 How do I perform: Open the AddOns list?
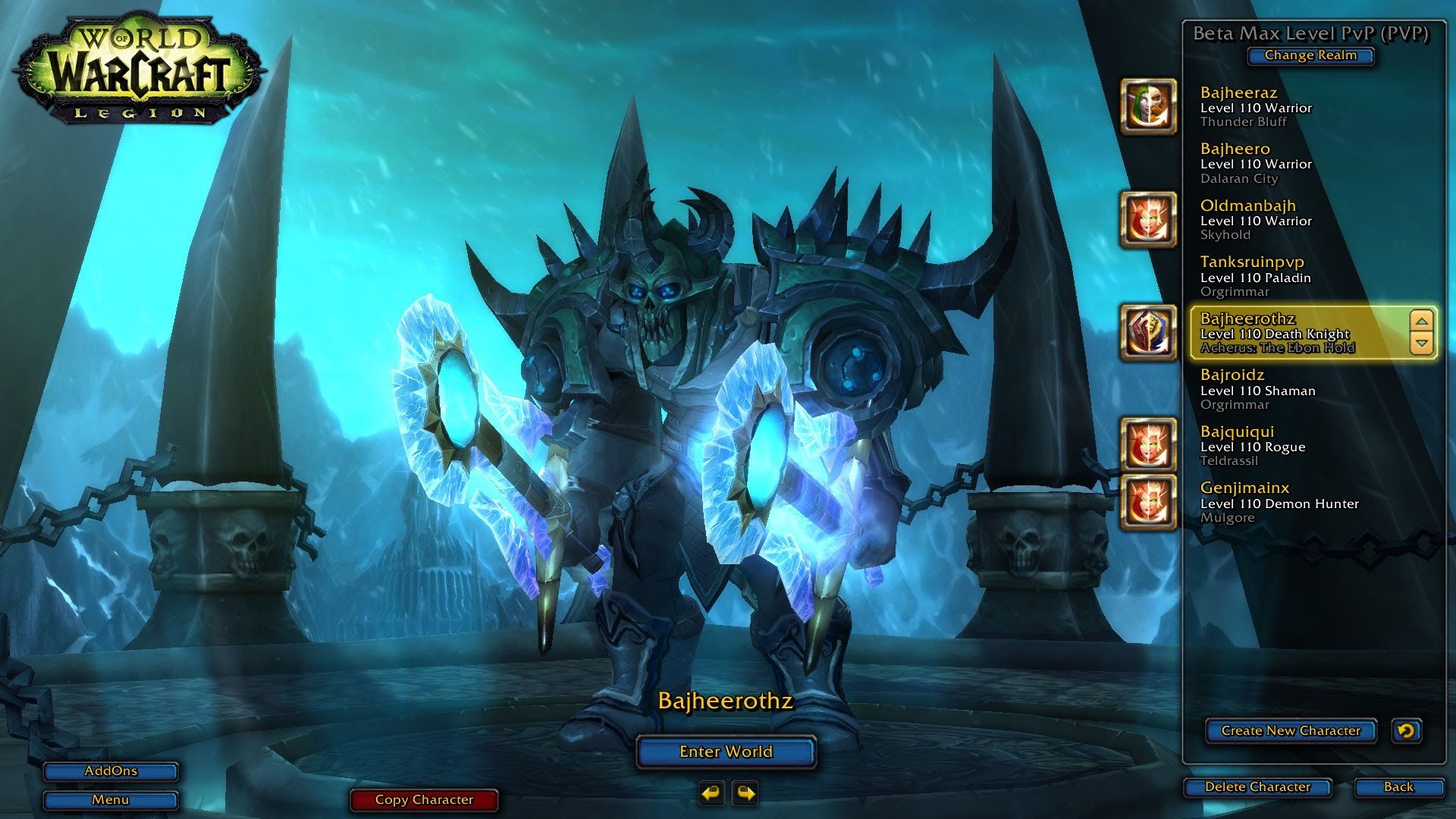[110, 771]
